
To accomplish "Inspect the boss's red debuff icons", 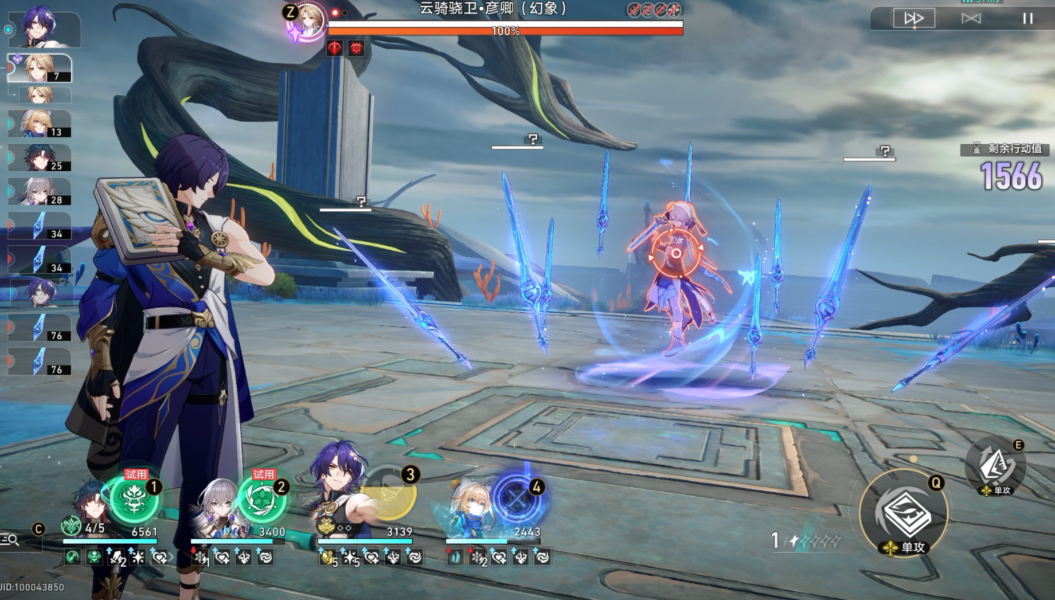I will point(345,48).
